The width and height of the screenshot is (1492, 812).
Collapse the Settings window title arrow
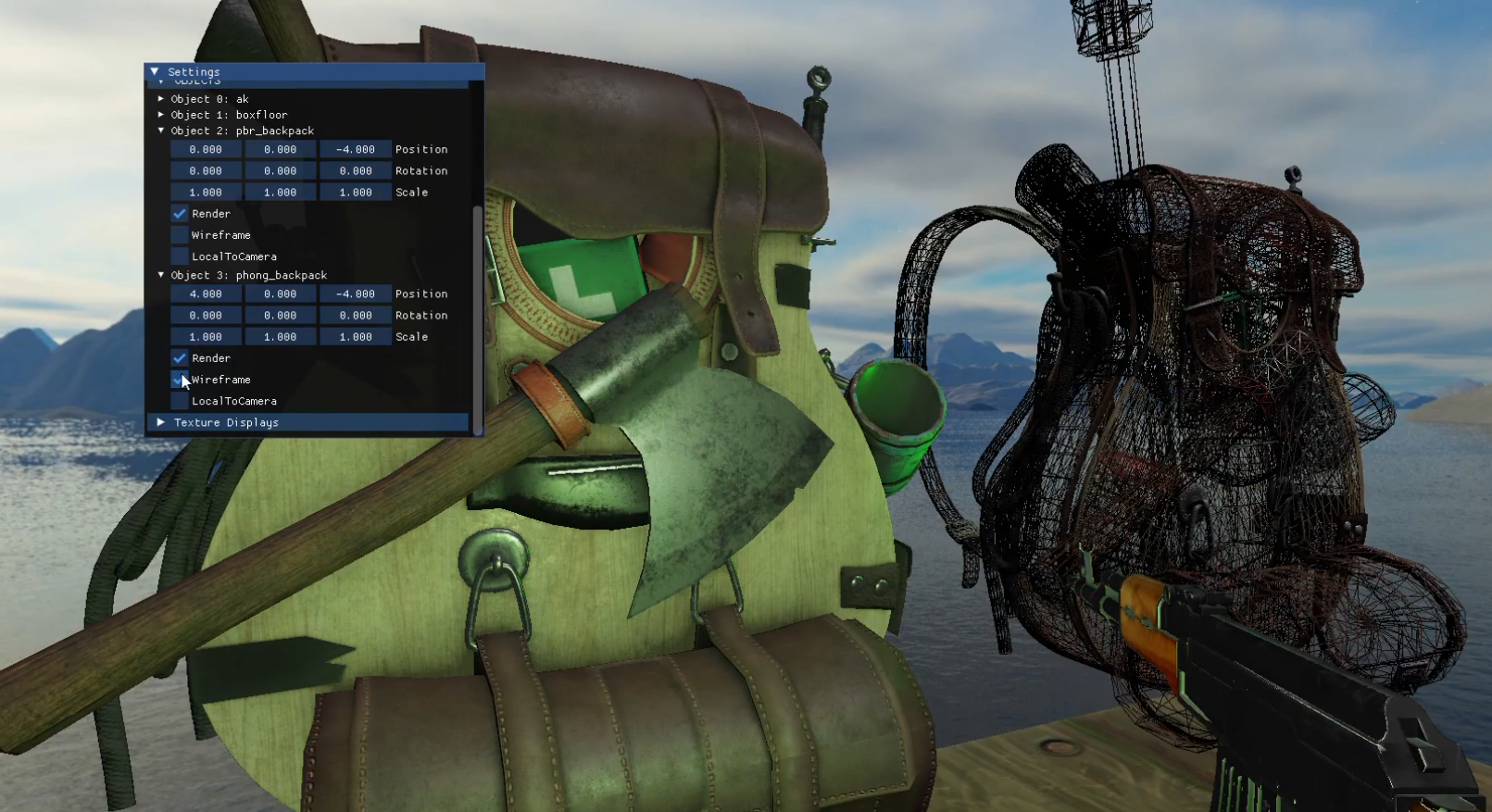155,71
